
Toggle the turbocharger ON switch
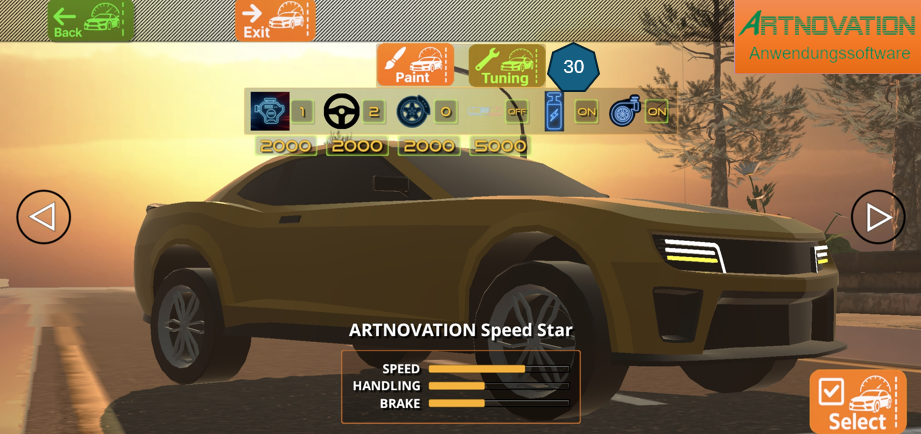[656, 112]
